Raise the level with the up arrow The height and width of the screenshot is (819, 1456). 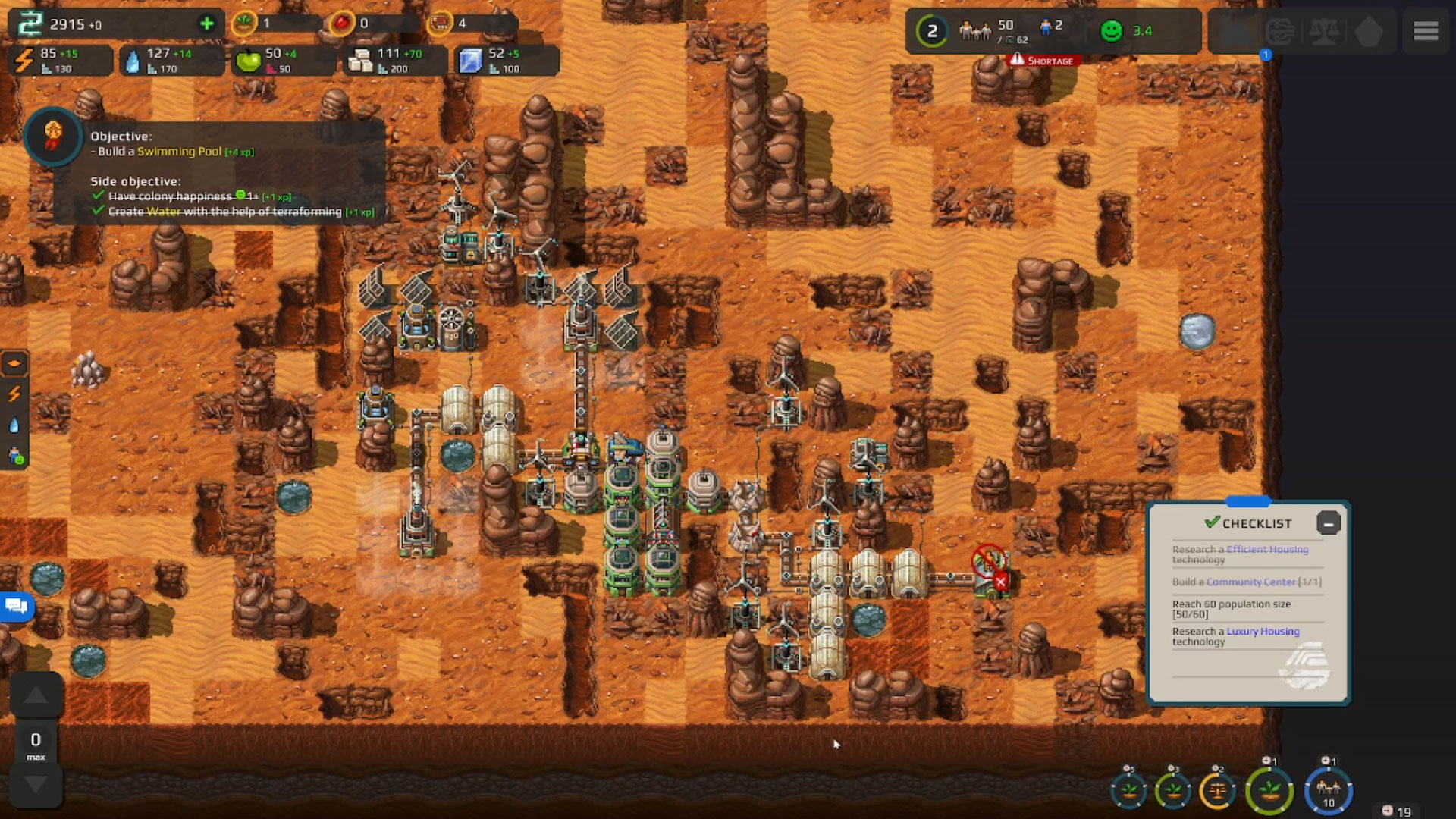tap(36, 695)
